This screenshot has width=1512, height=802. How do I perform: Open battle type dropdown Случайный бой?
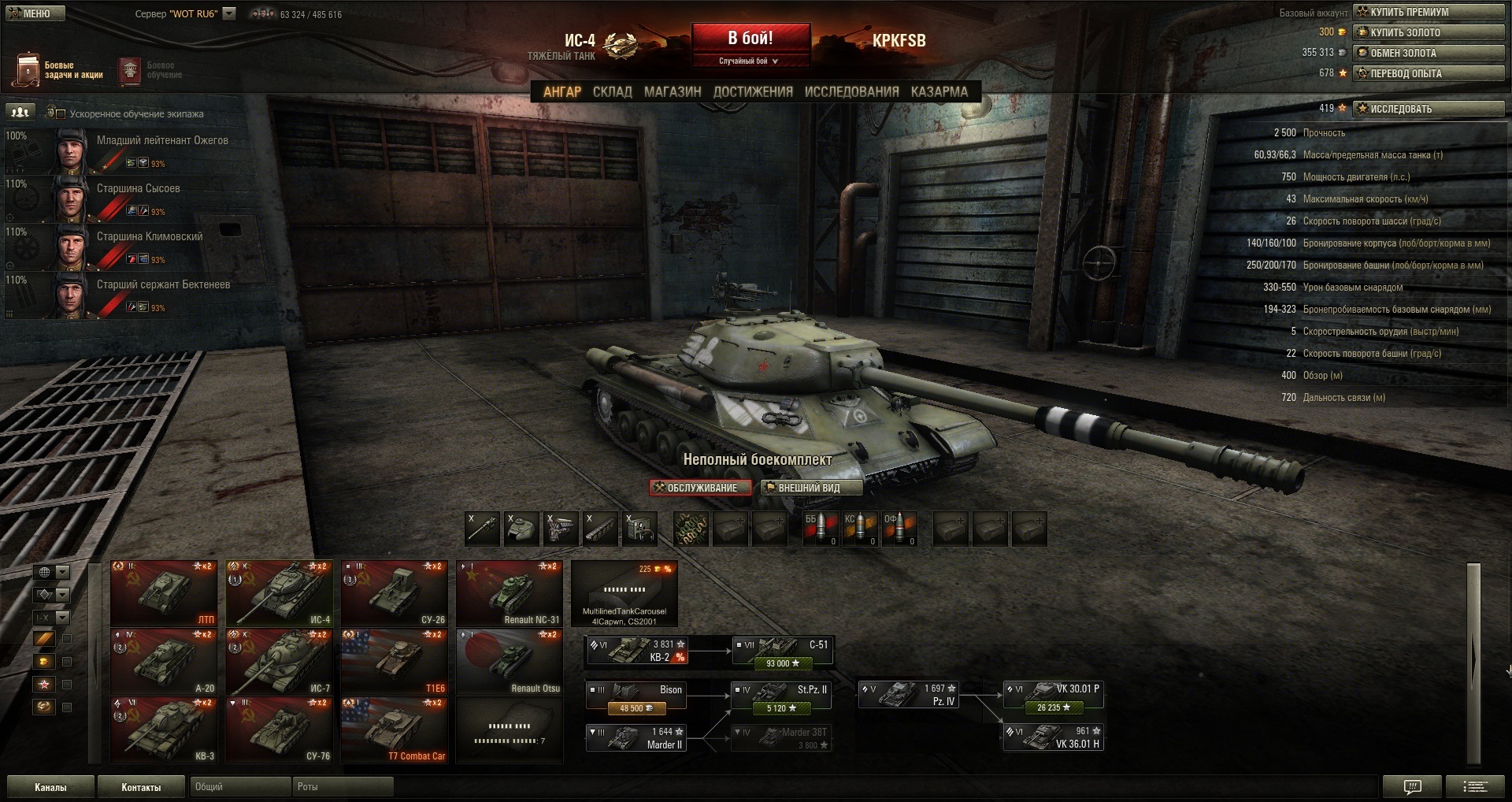click(x=749, y=61)
